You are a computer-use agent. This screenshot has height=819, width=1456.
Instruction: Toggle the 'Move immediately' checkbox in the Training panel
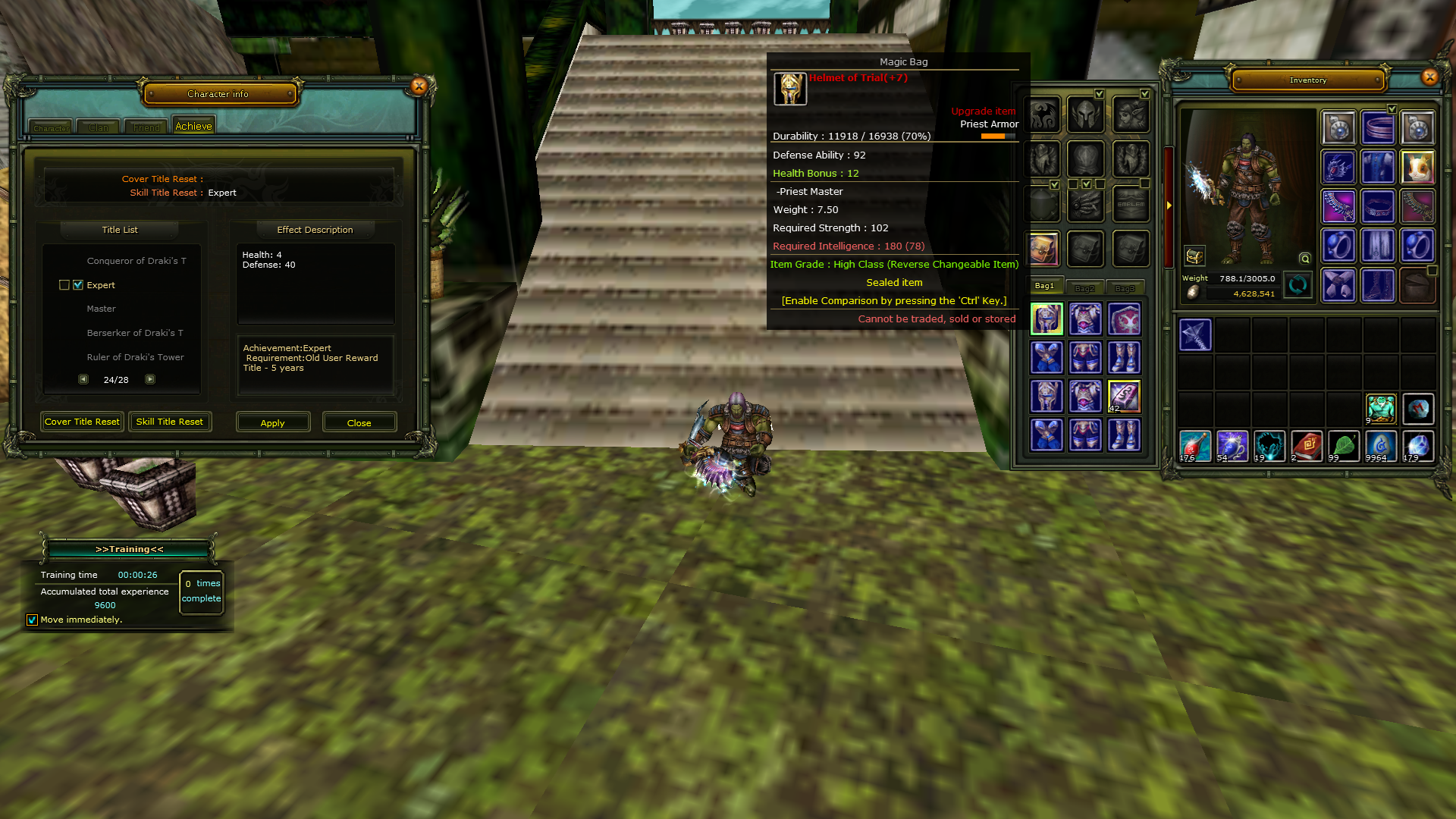32,620
